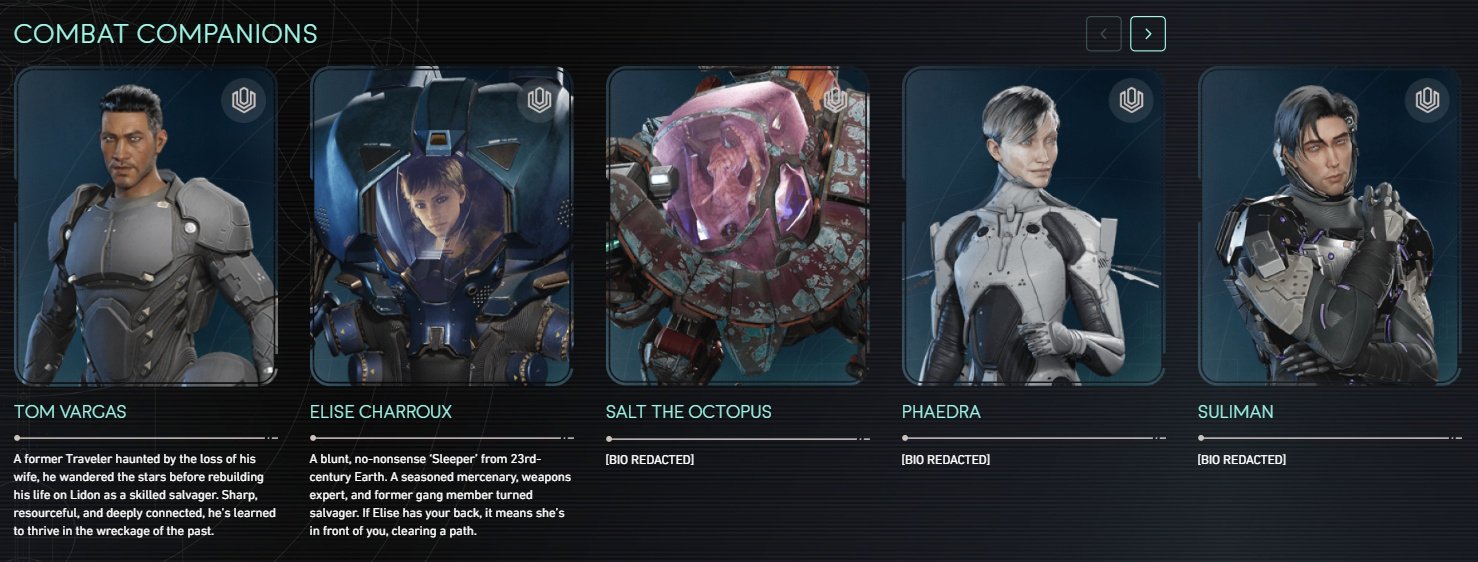Screen dimensions: 1478x562
Task: Click the badge icon on Suliman's card
Action: [1427, 100]
